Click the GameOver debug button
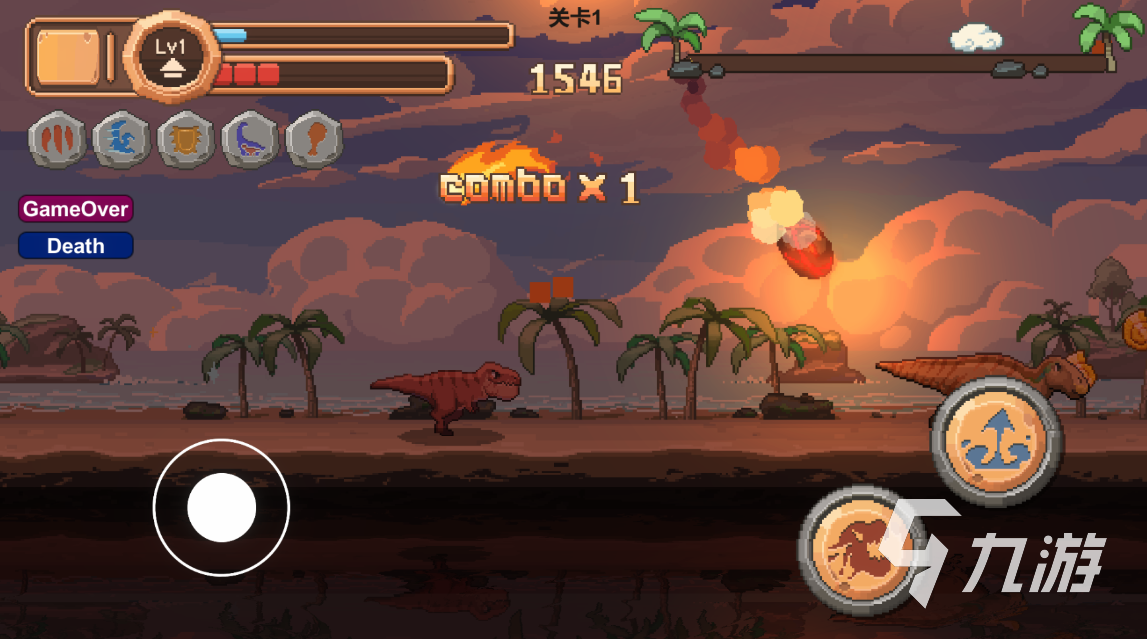 [75, 209]
